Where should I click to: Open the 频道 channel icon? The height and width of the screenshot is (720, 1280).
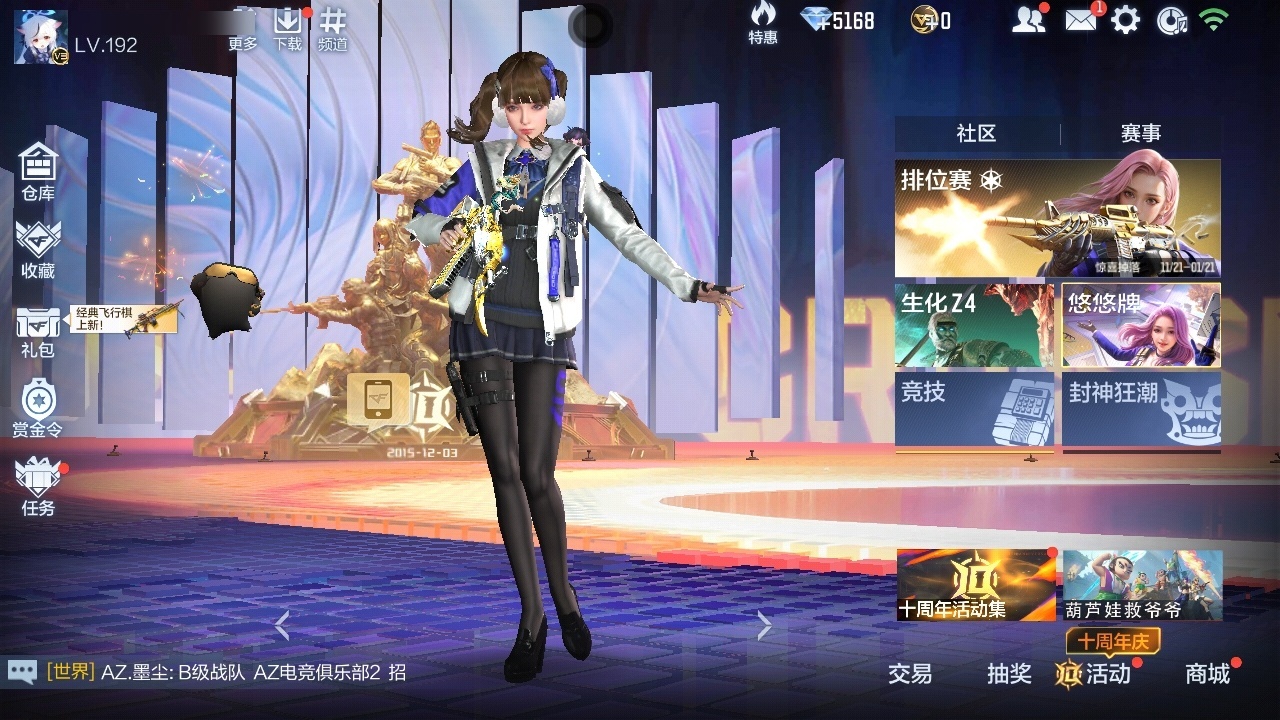333,28
